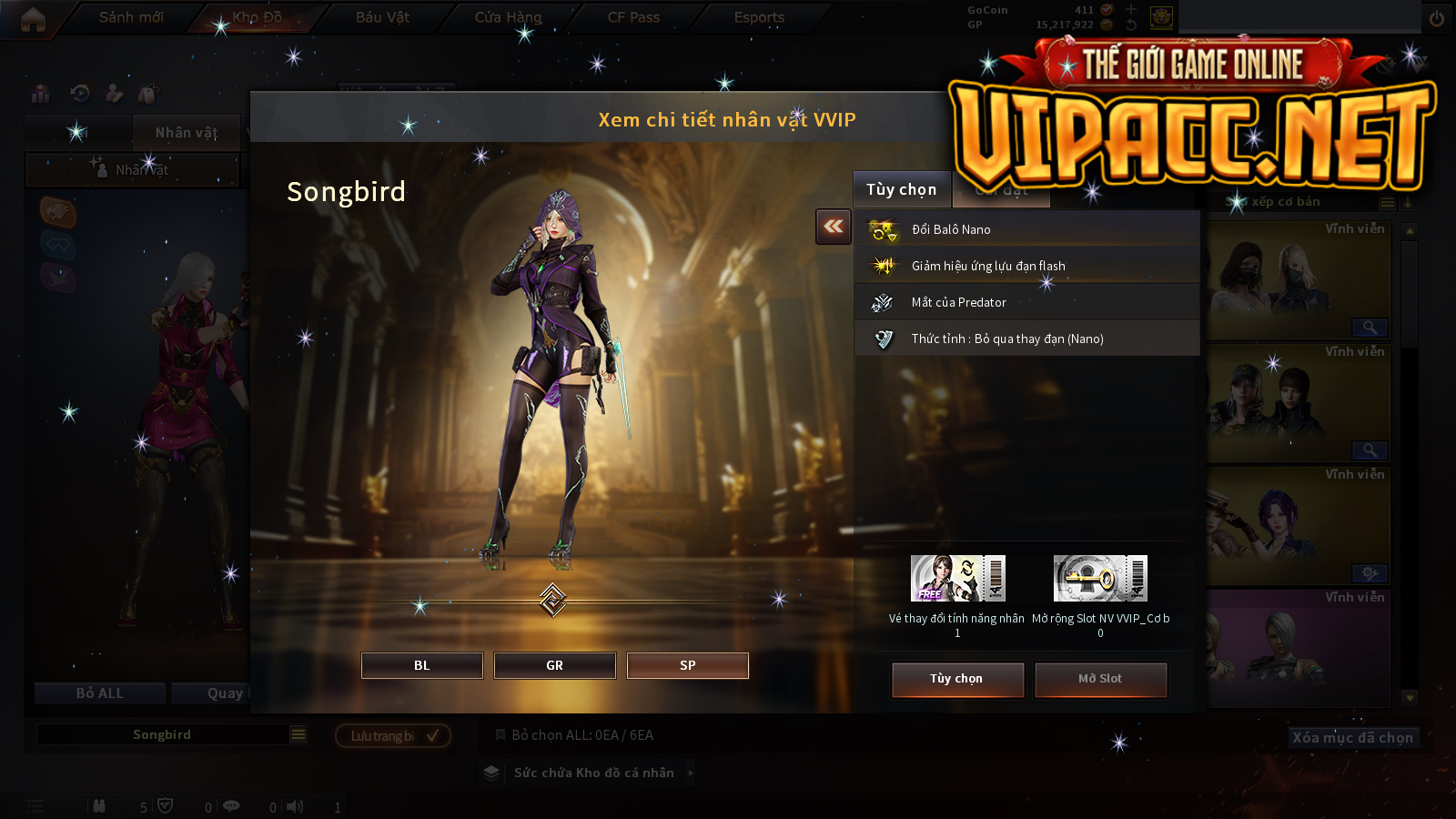Choose the SP button
Screen dimensions: 1456x819
click(687, 665)
